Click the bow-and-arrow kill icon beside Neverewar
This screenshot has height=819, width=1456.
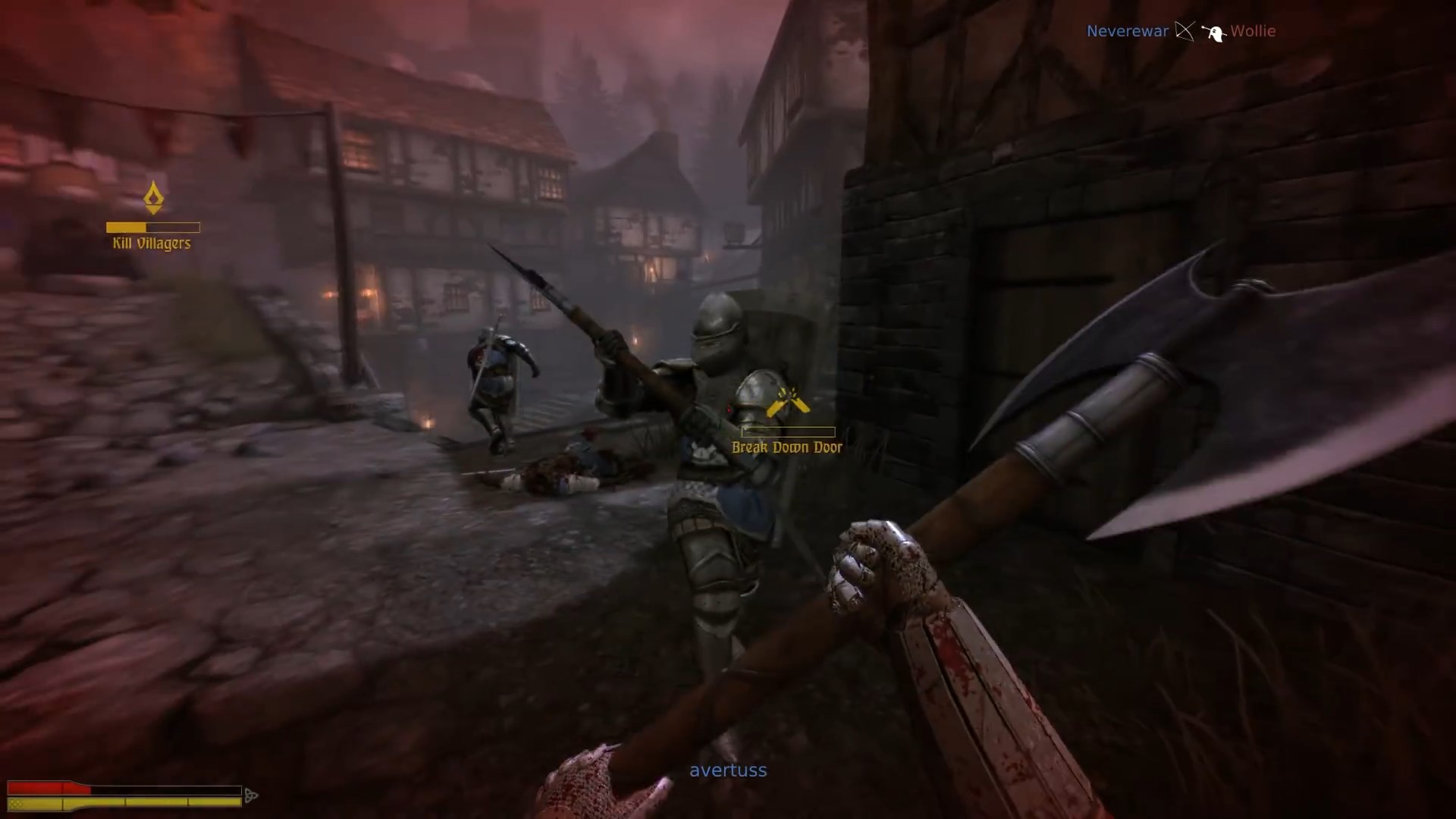pyautogui.click(x=1183, y=32)
